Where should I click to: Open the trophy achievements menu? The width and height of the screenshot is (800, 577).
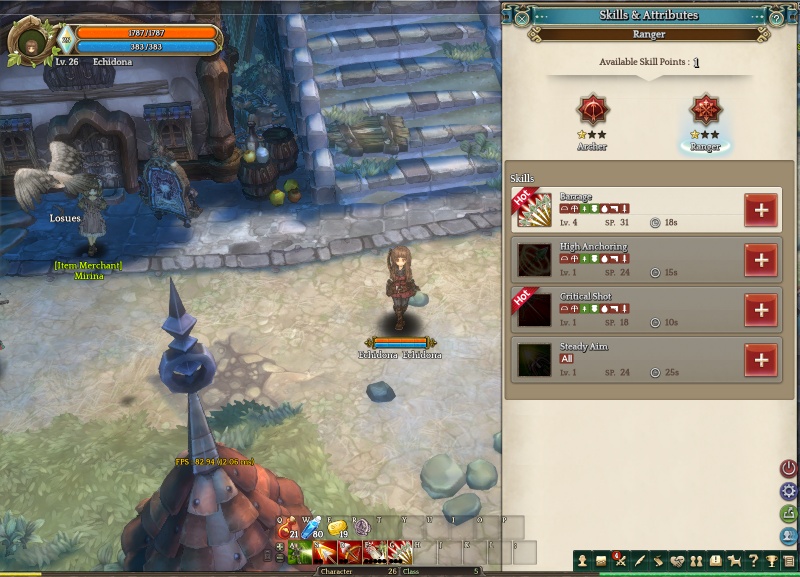[771, 561]
